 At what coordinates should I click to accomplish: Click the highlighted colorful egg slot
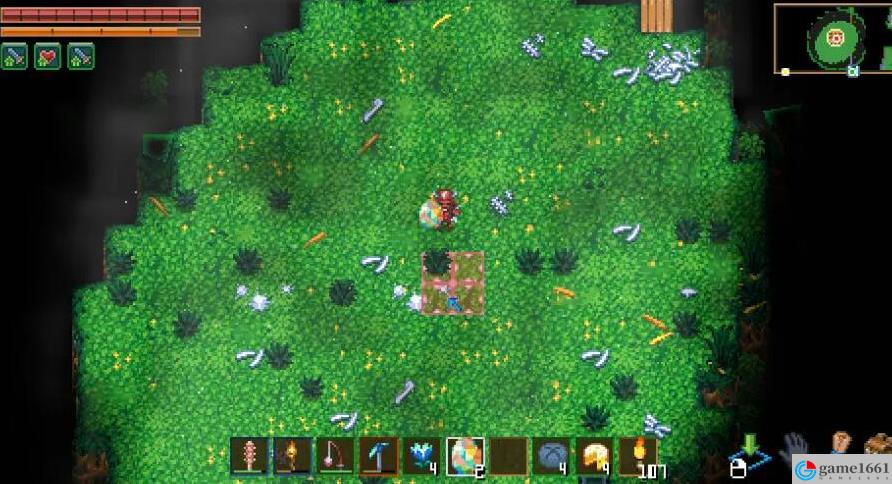click(465, 456)
